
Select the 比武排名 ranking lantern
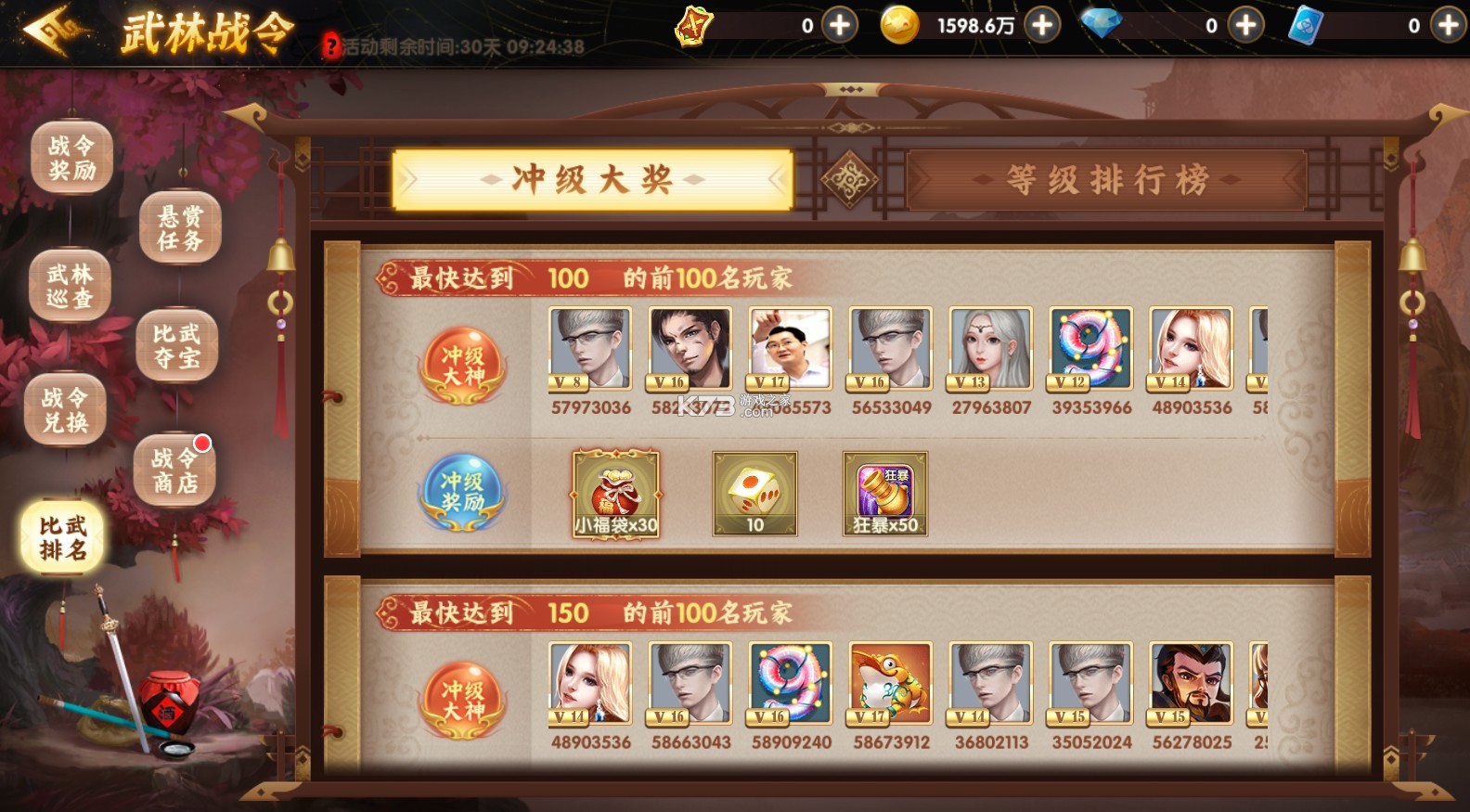pos(62,534)
